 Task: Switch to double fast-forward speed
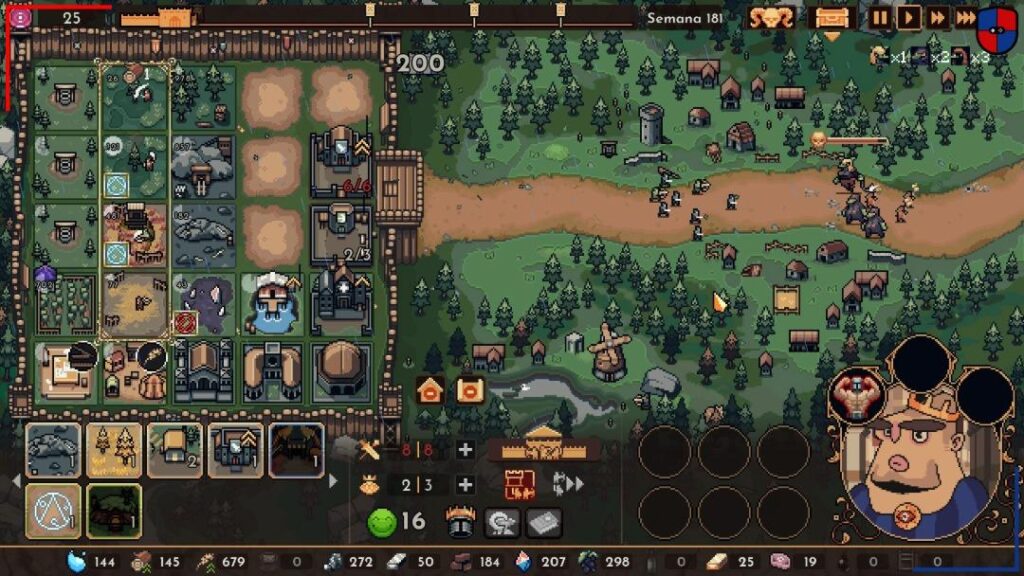(937, 17)
